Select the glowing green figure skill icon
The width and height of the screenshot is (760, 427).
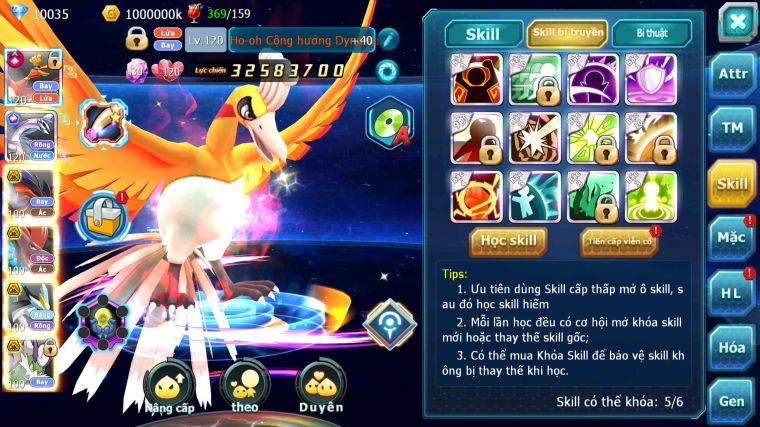pyautogui.click(x=651, y=196)
